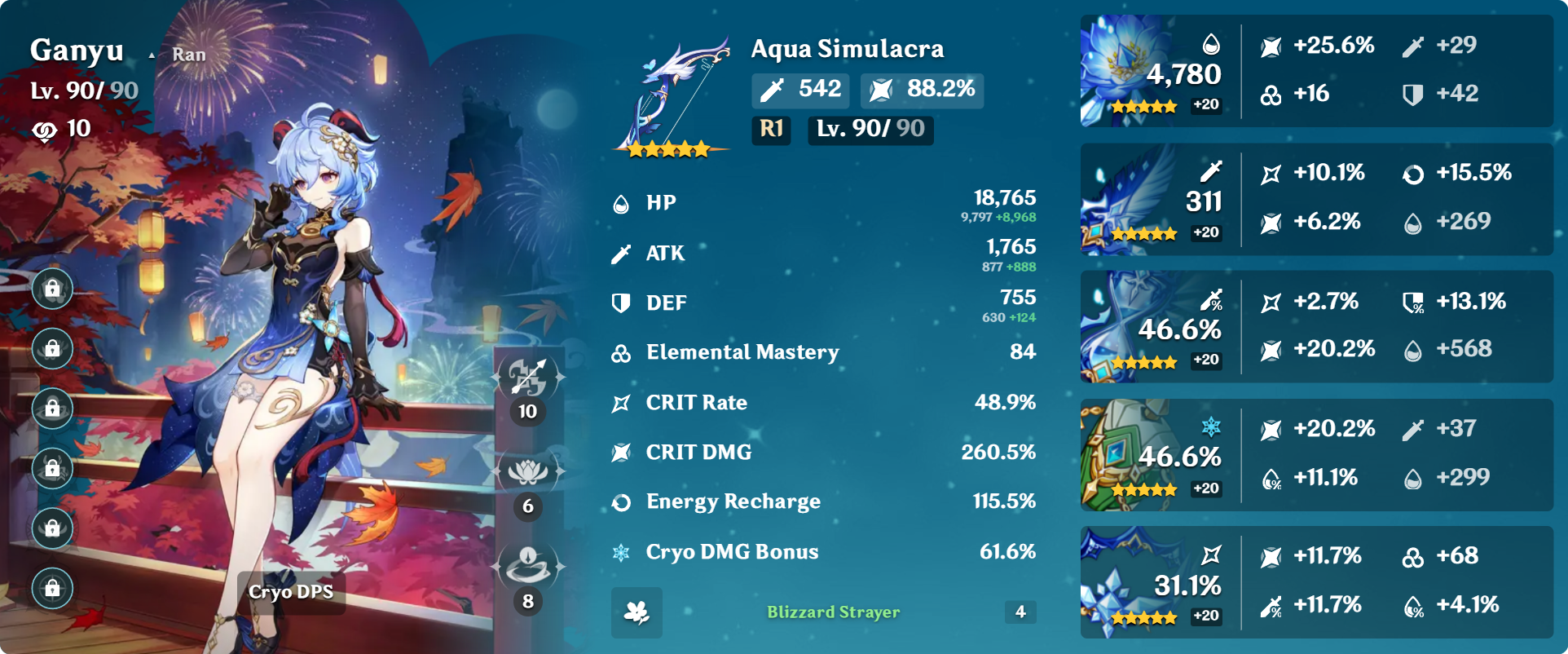1568x654 pixels.
Task: Select the Cryo DPS label
Action: tap(291, 592)
